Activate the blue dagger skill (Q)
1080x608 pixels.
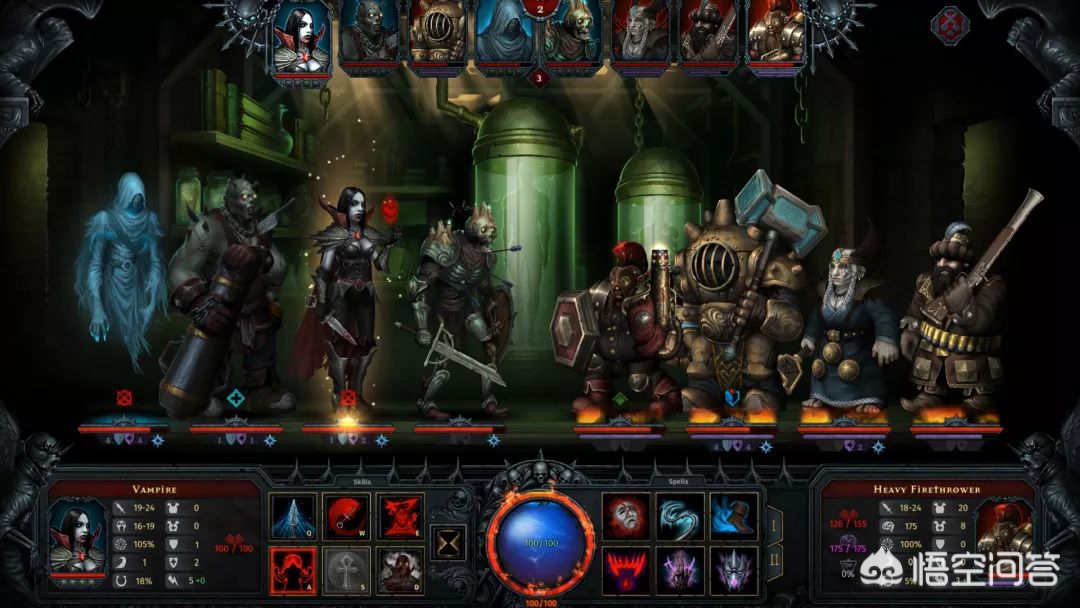coord(294,516)
